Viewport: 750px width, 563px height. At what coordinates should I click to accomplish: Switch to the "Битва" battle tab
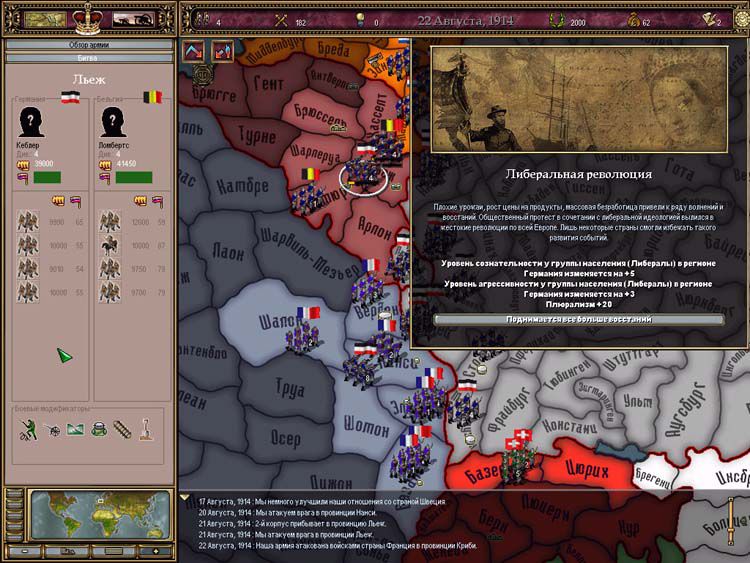(88, 58)
